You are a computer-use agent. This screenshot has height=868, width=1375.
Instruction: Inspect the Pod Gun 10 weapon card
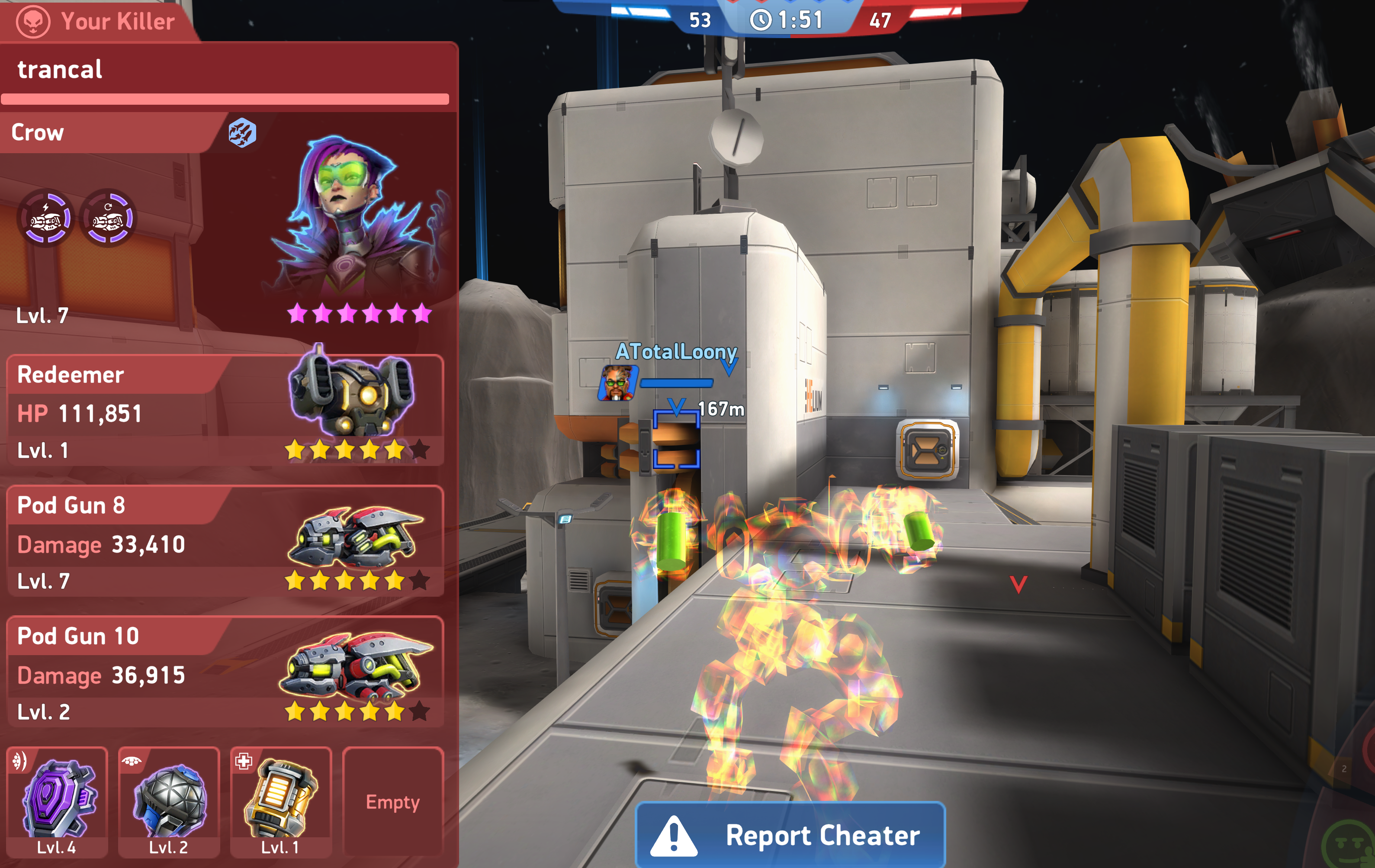click(225, 672)
